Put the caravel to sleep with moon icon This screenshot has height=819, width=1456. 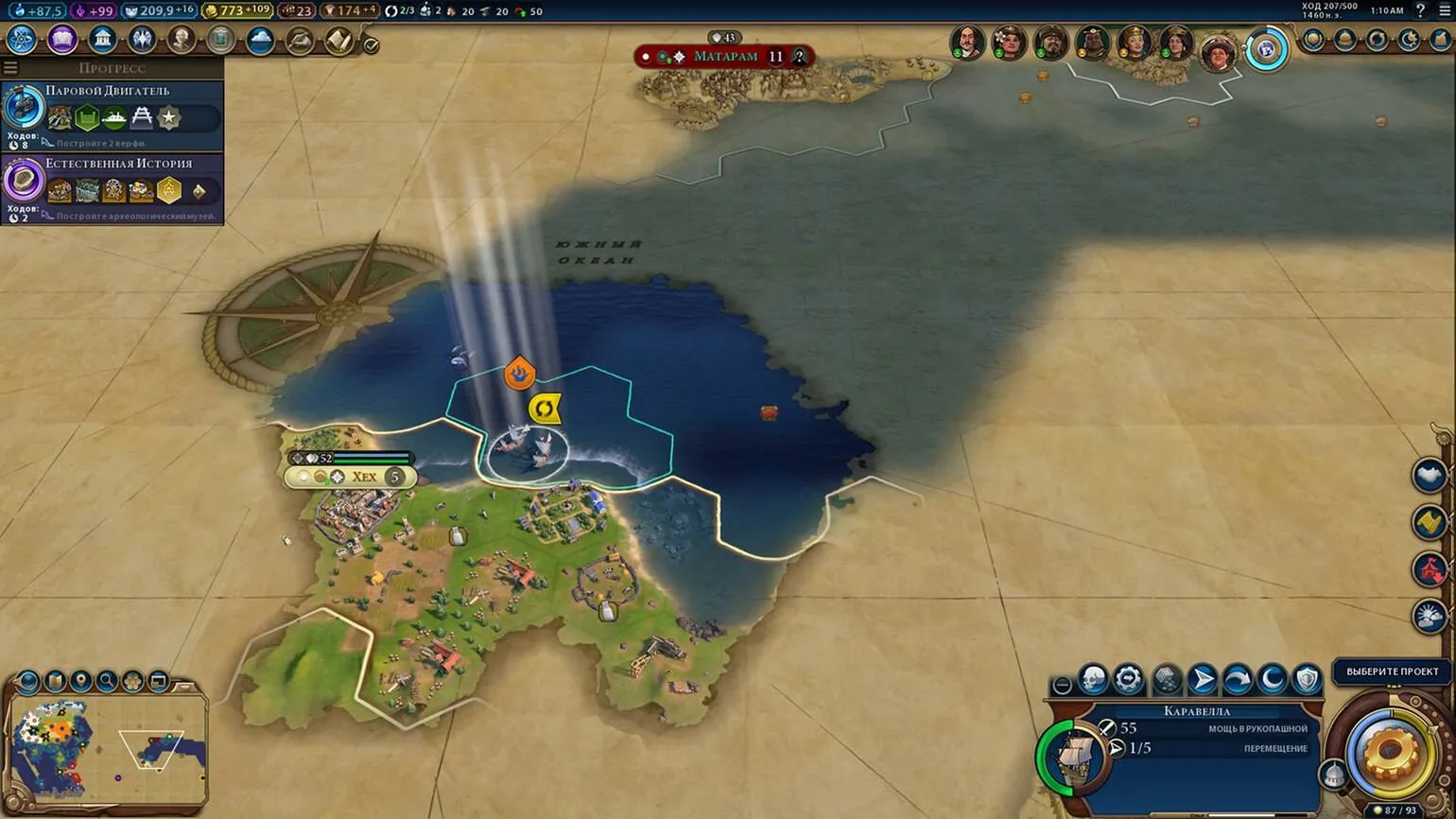pyautogui.click(x=1272, y=679)
